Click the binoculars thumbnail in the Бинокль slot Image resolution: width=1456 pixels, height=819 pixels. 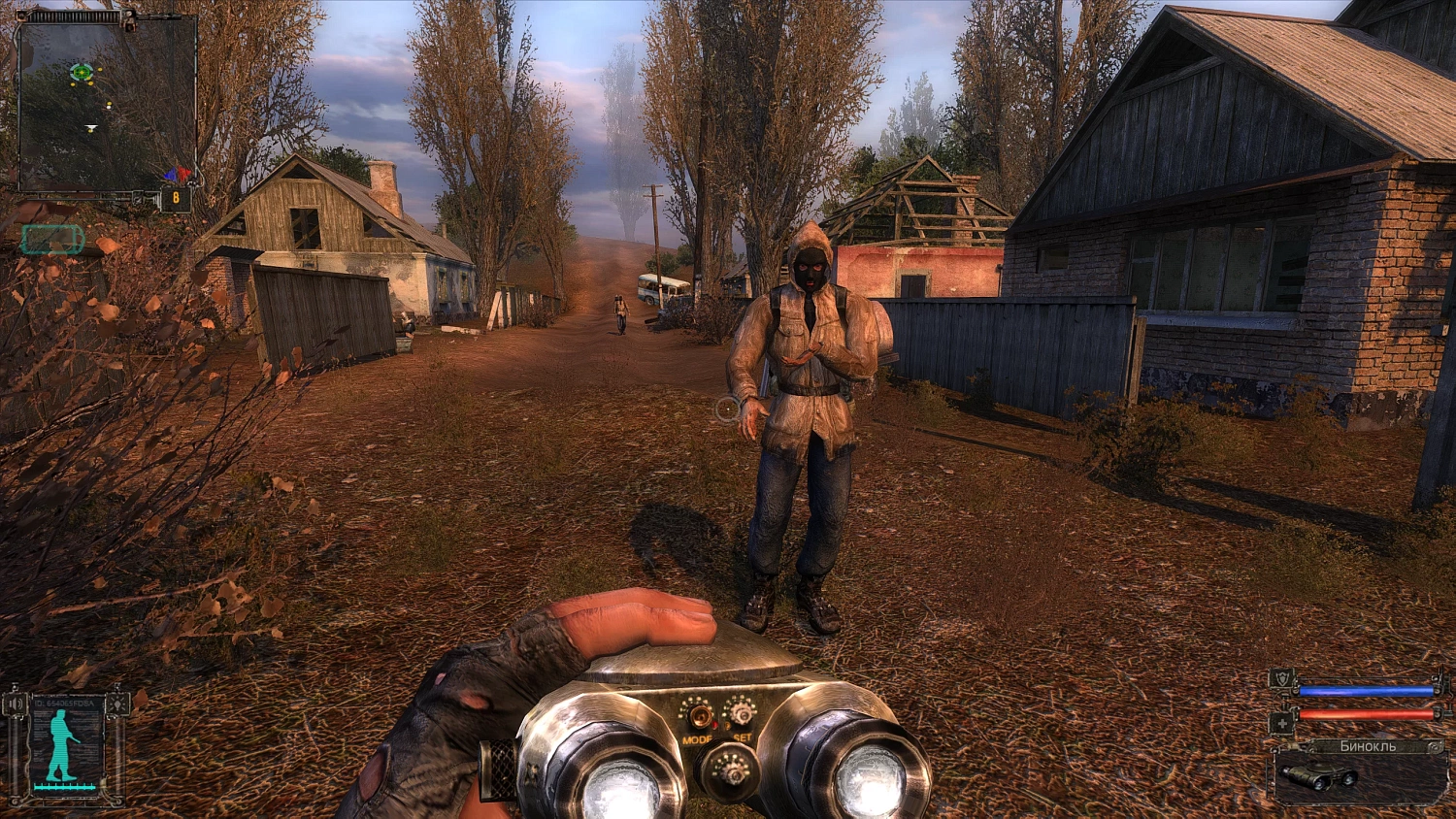[1318, 775]
